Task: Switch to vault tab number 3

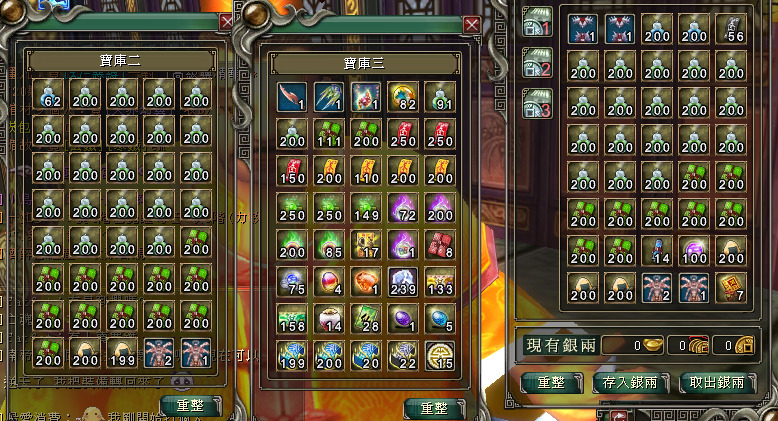Action: coord(538,100)
